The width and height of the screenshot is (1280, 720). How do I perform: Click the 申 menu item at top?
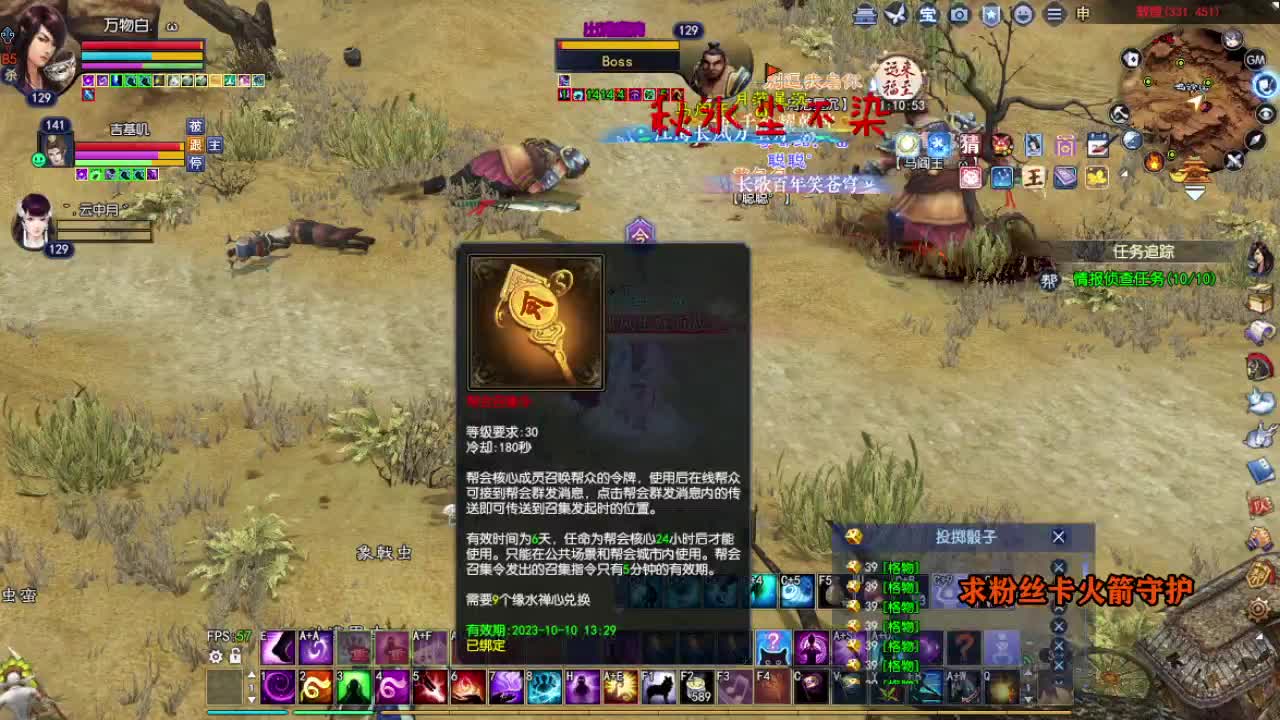pyautogui.click(x=1081, y=16)
